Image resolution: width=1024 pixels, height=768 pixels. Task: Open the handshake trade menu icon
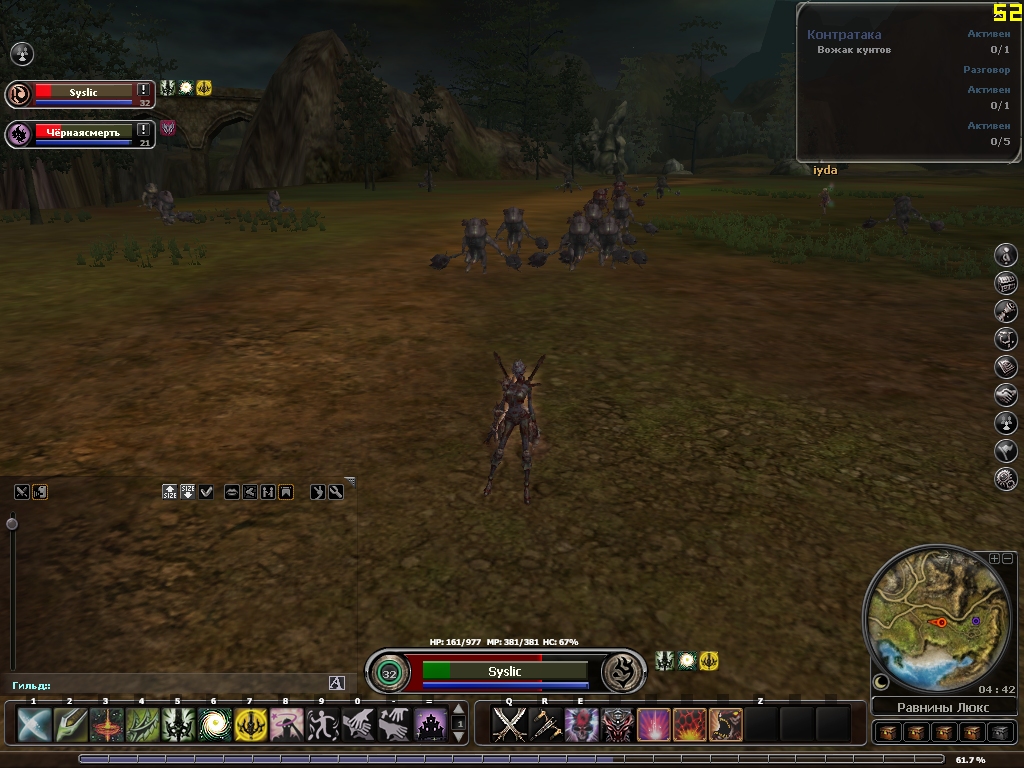(1006, 395)
